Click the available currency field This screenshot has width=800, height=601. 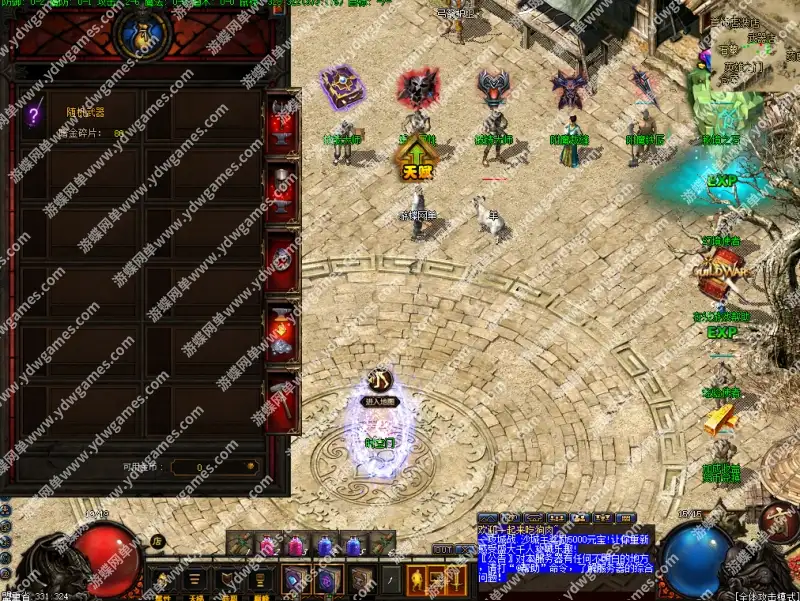213,467
